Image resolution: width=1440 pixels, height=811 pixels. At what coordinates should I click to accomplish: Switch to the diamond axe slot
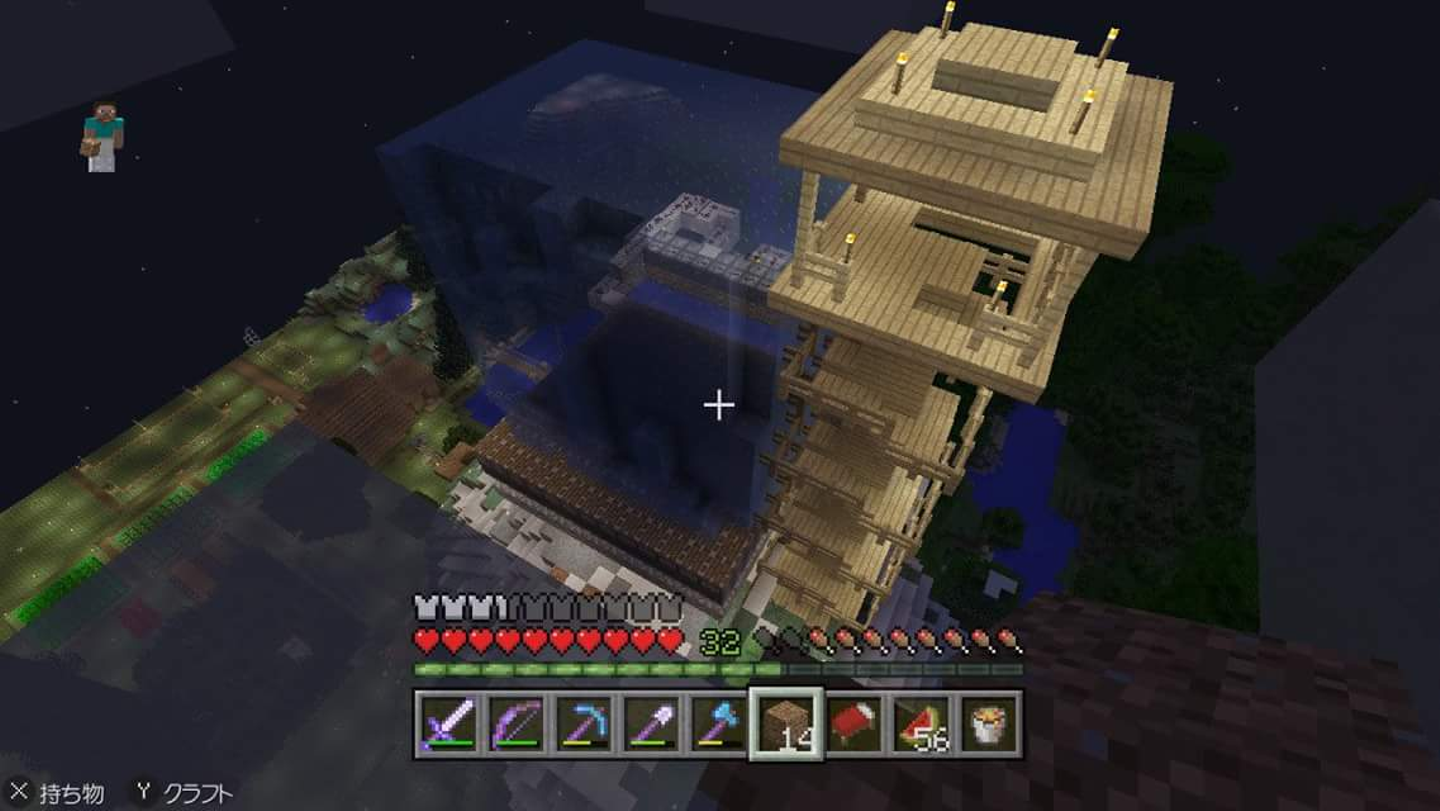718,723
